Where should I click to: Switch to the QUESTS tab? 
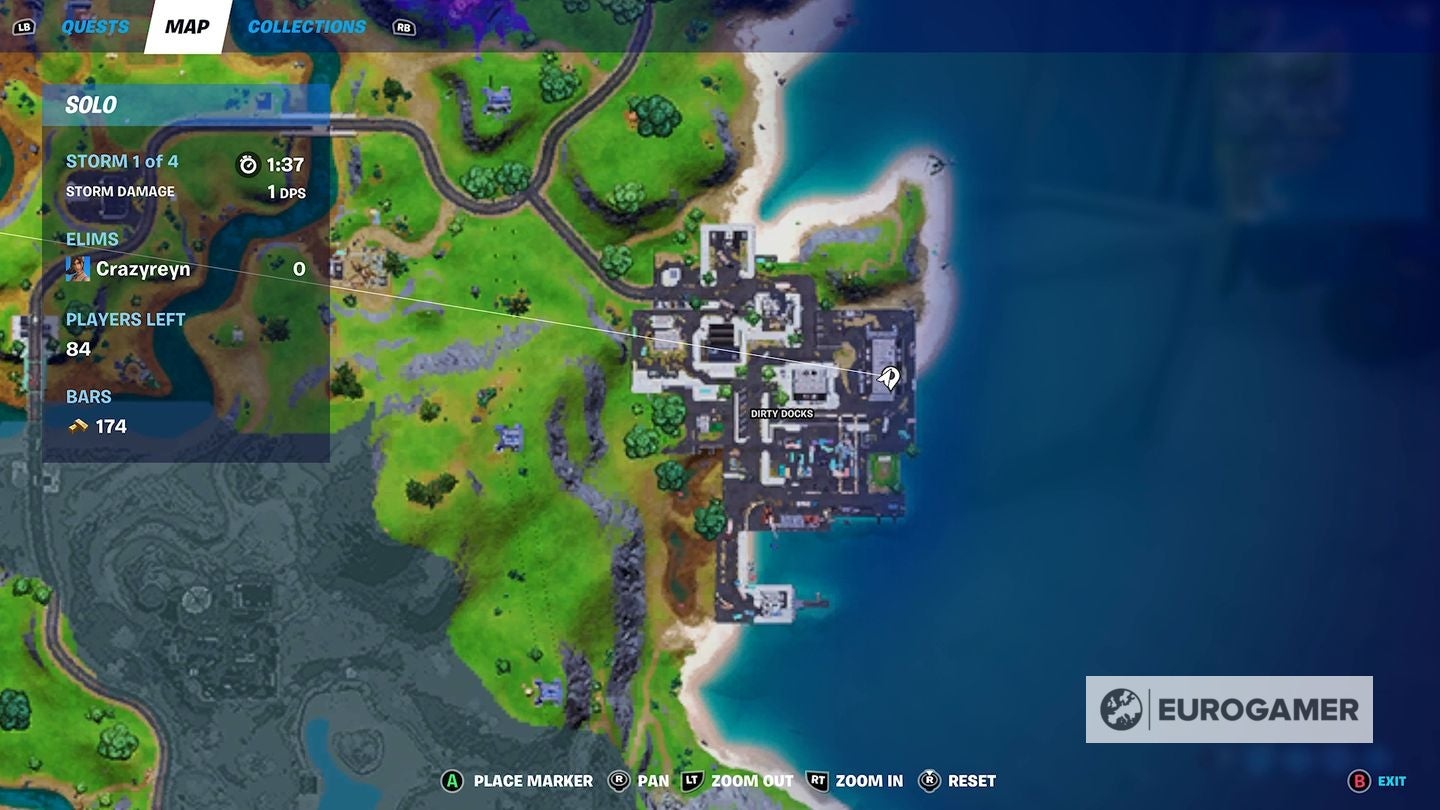95,26
